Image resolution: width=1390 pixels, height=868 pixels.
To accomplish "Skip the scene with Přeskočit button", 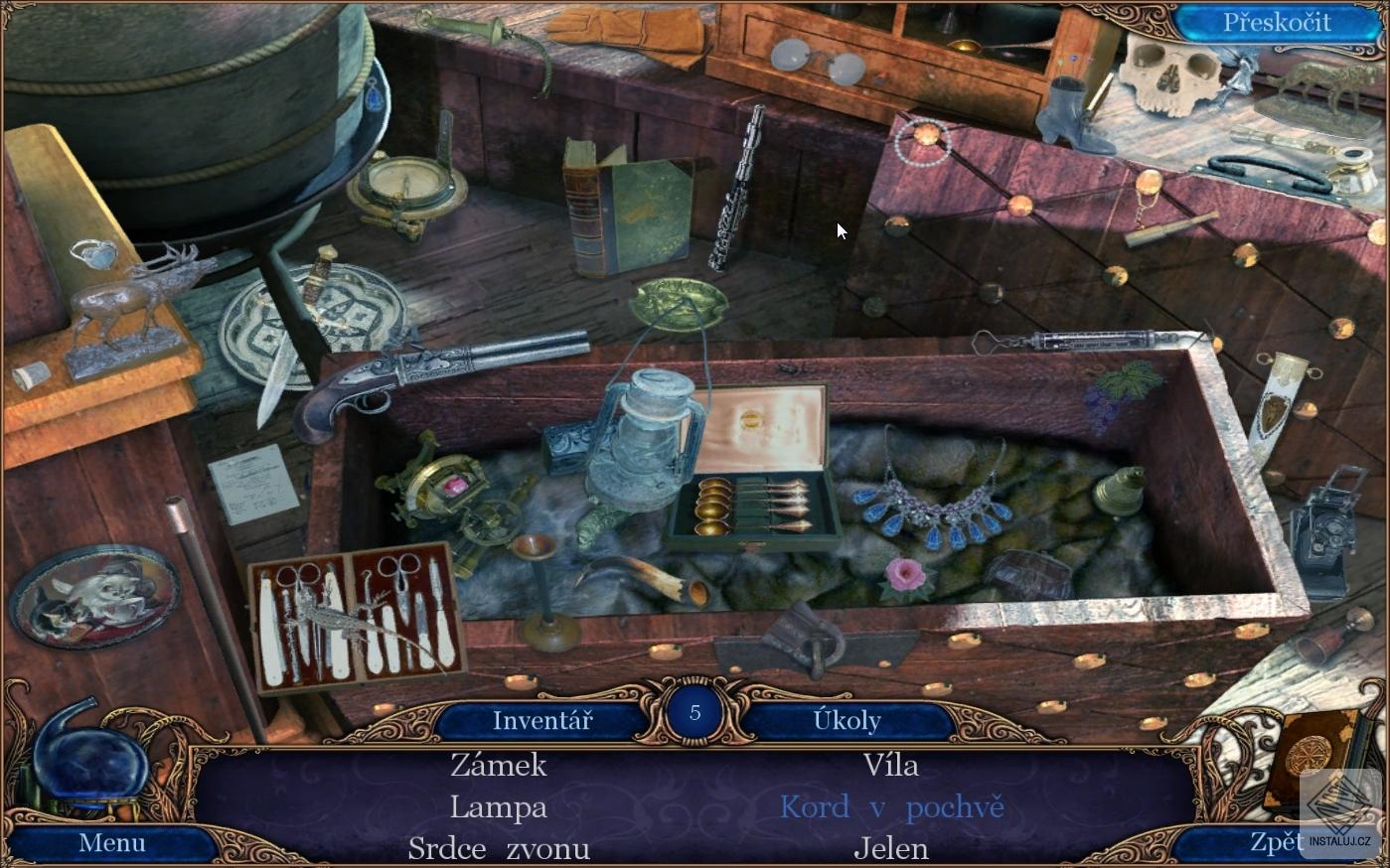I will click(1276, 23).
